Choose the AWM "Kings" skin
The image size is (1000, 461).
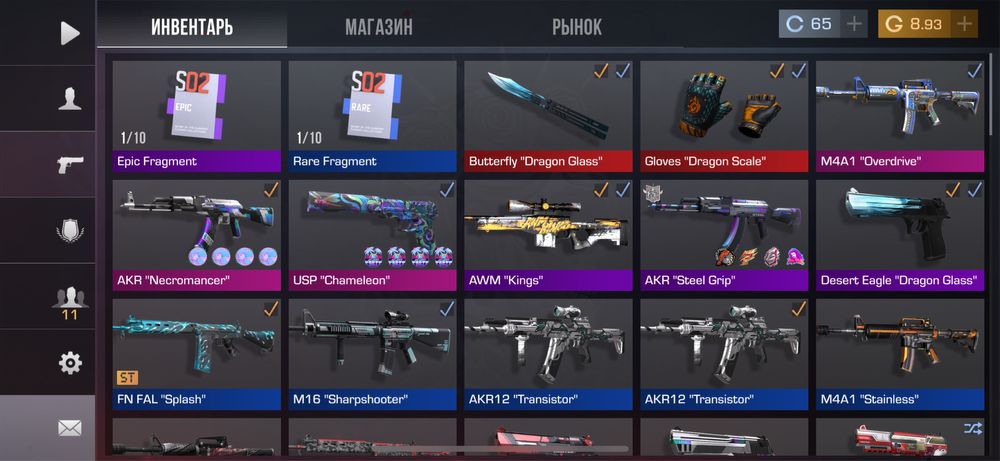point(548,235)
